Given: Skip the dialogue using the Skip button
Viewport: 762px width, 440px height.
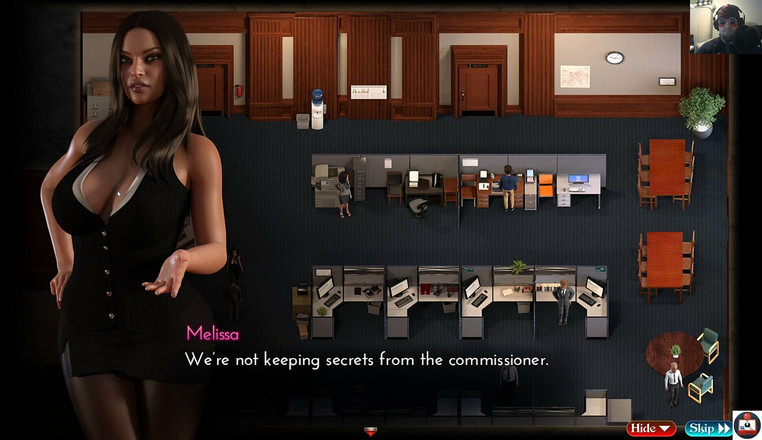Looking at the screenshot, I should [x=707, y=428].
